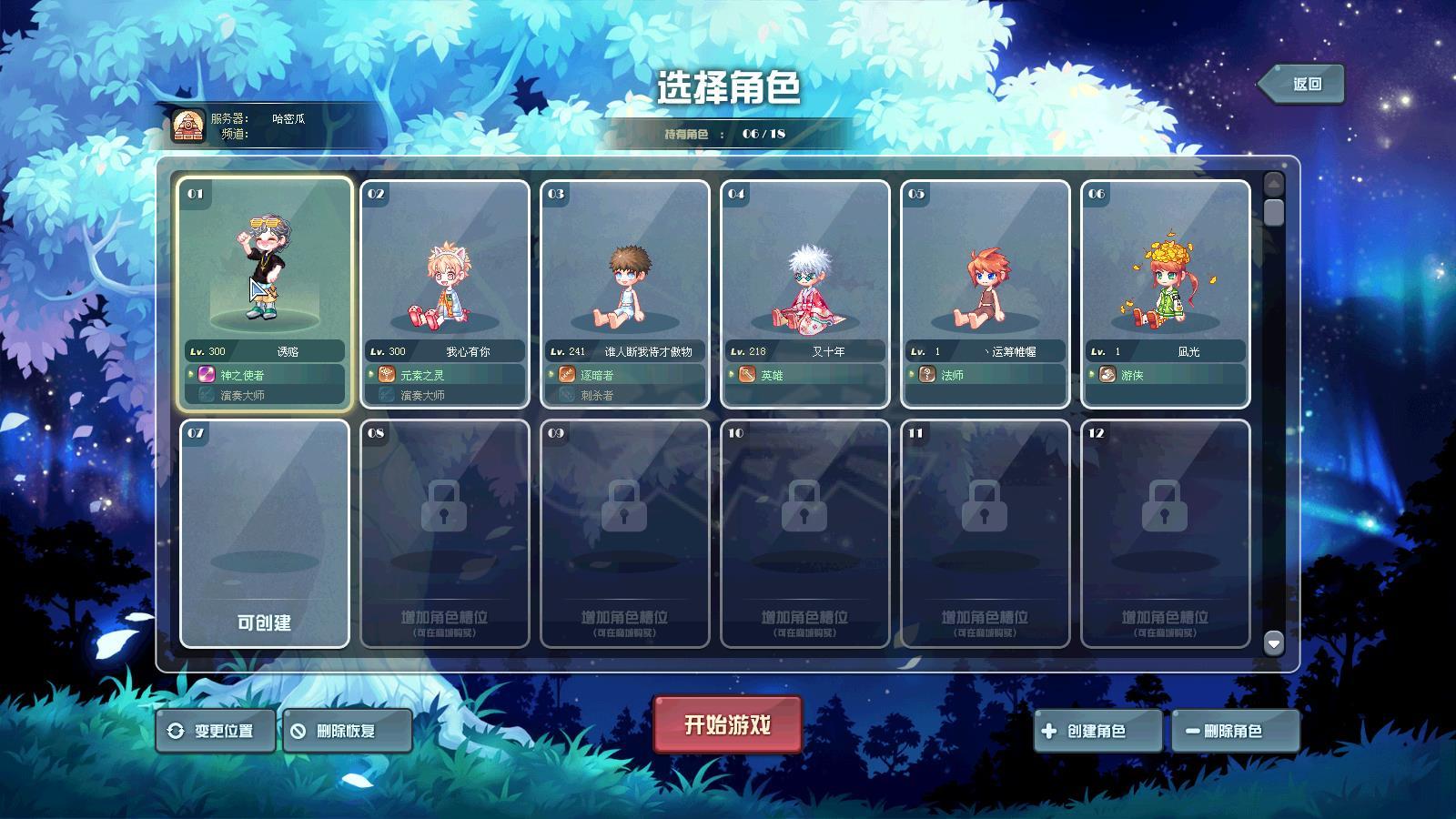
Task: Click the scrollbar up arrow in character list
Action: (x=1273, y=184)
